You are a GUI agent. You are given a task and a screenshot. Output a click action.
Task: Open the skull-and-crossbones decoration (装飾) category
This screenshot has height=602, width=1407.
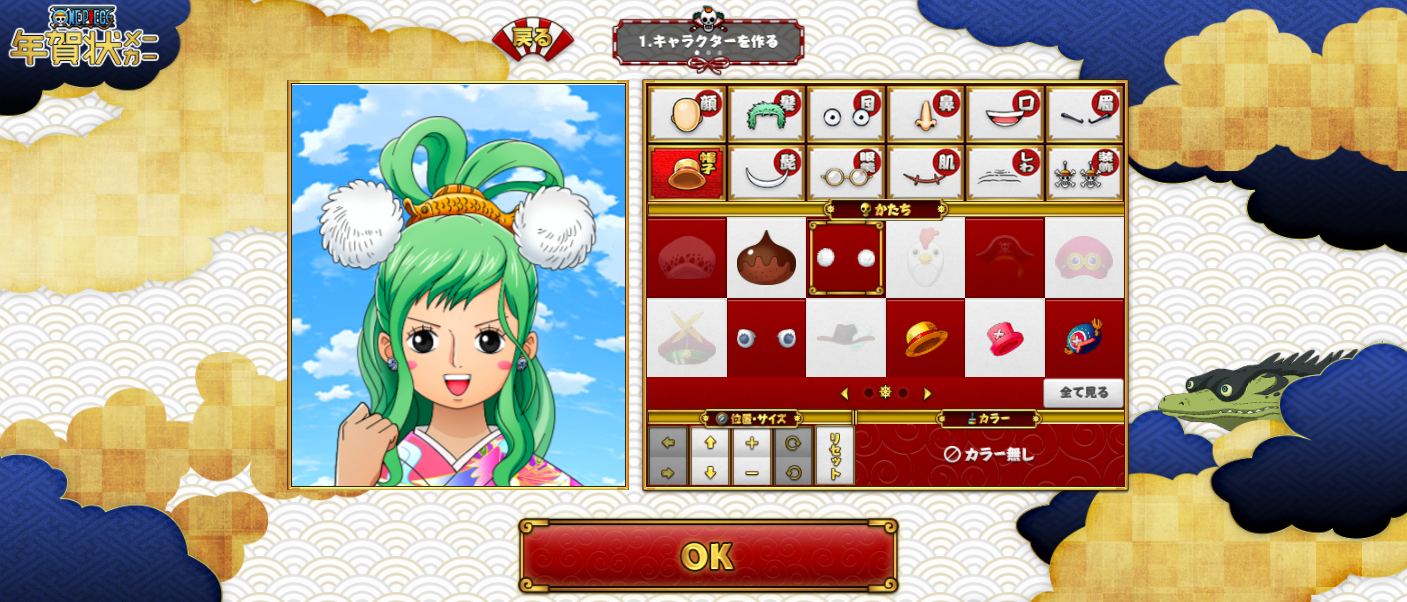coord(1084,173)
